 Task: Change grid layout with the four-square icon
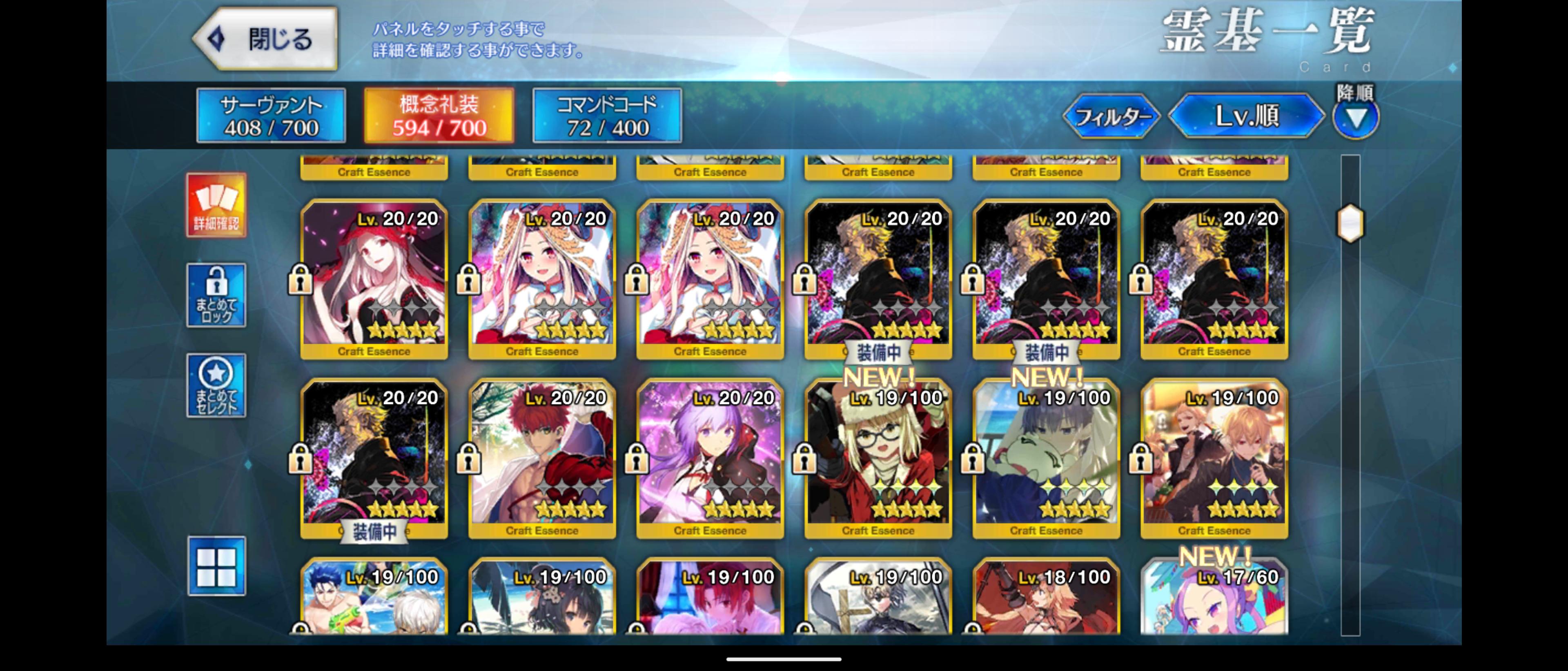point(216,566)
